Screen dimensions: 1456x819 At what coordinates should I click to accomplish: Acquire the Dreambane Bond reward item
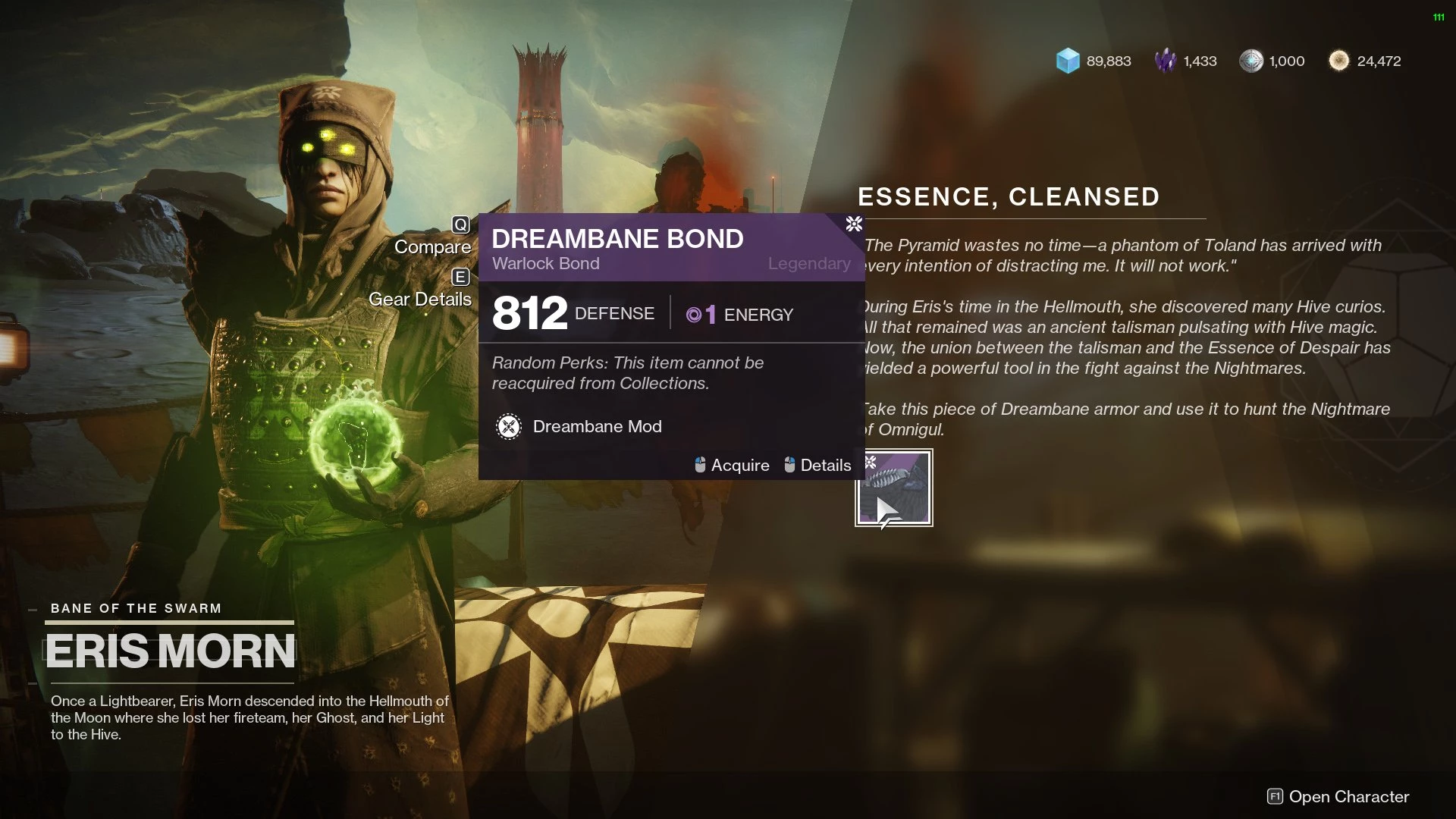[x=893, y=488]
